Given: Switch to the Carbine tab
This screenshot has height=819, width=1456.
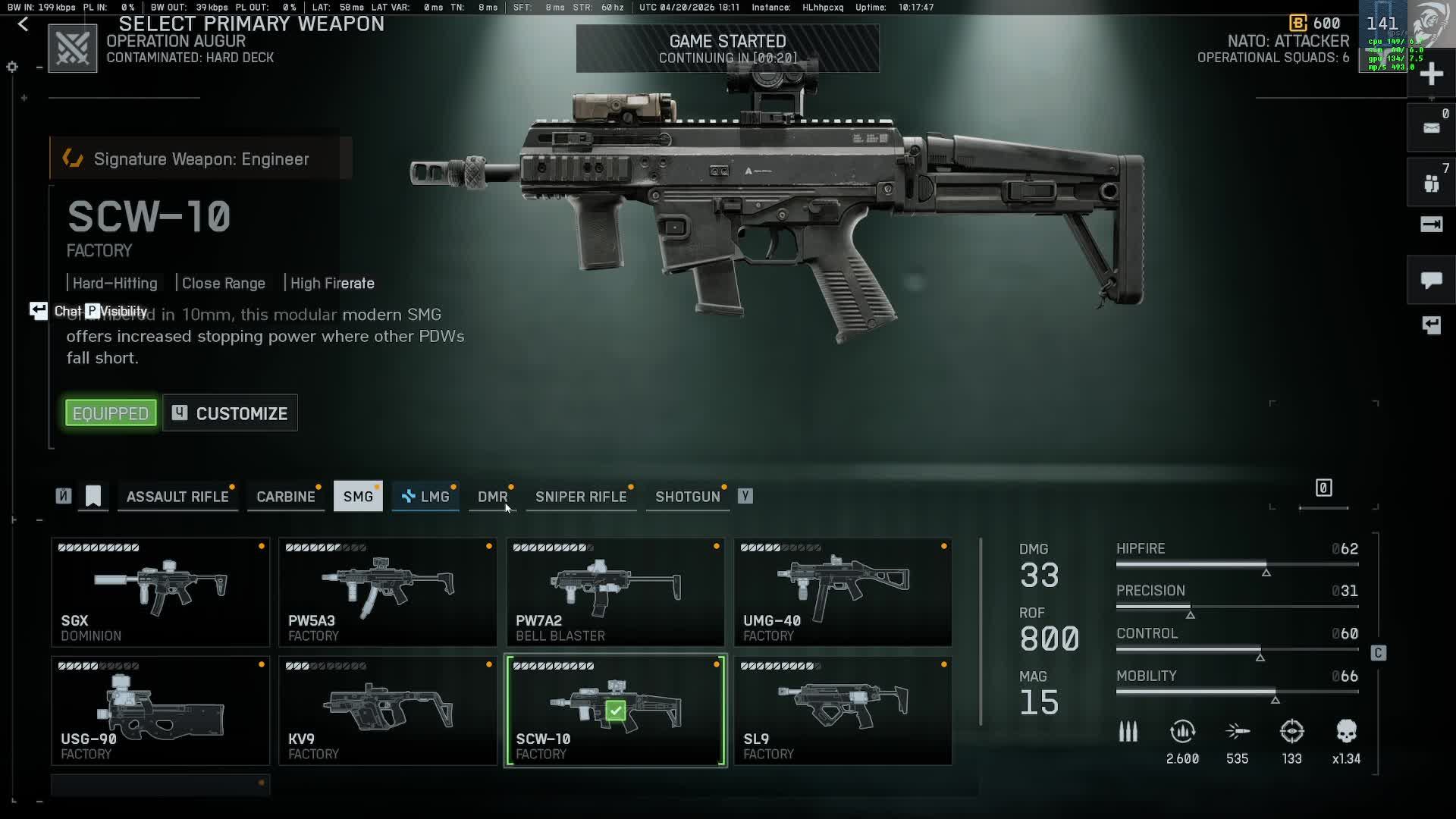Looking at the screenshot, I should click(285, 497).
